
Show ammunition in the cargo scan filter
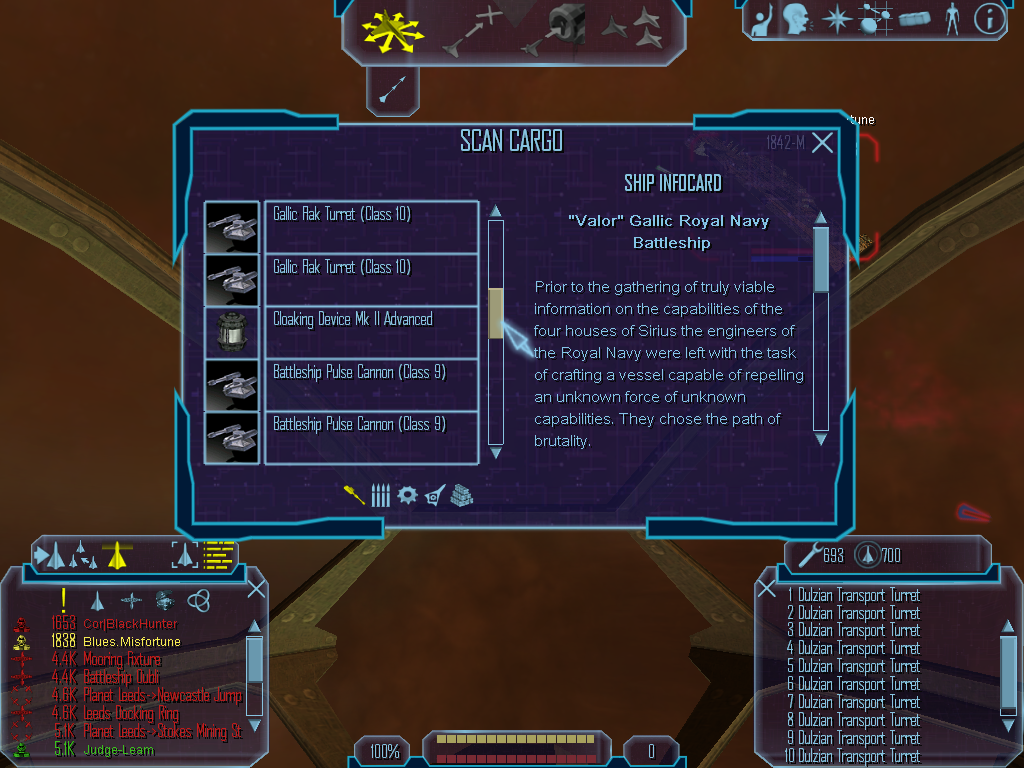click(x=380, y=495)
